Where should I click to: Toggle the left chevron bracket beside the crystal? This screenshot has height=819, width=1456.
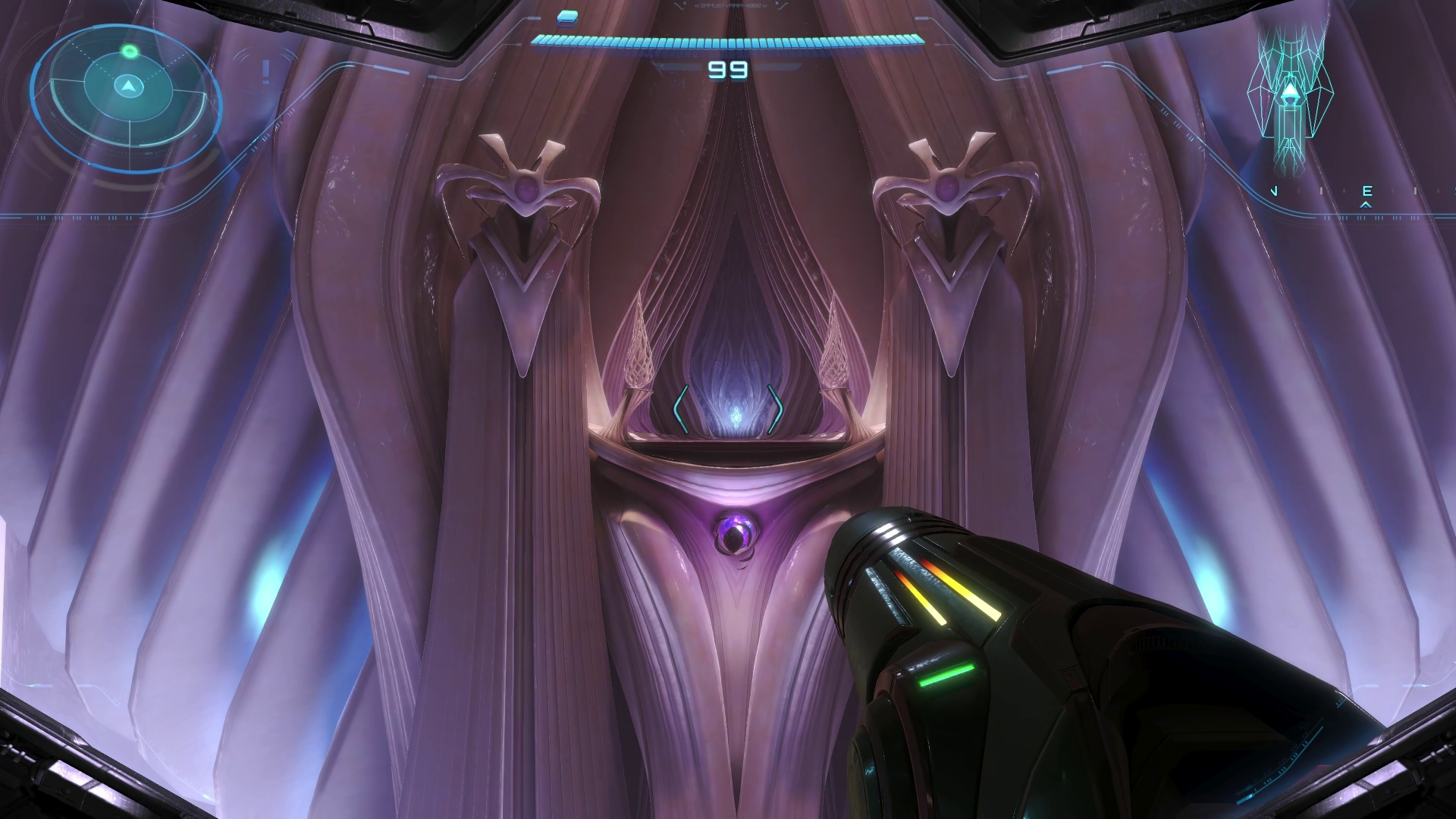(x=679, y=409)
